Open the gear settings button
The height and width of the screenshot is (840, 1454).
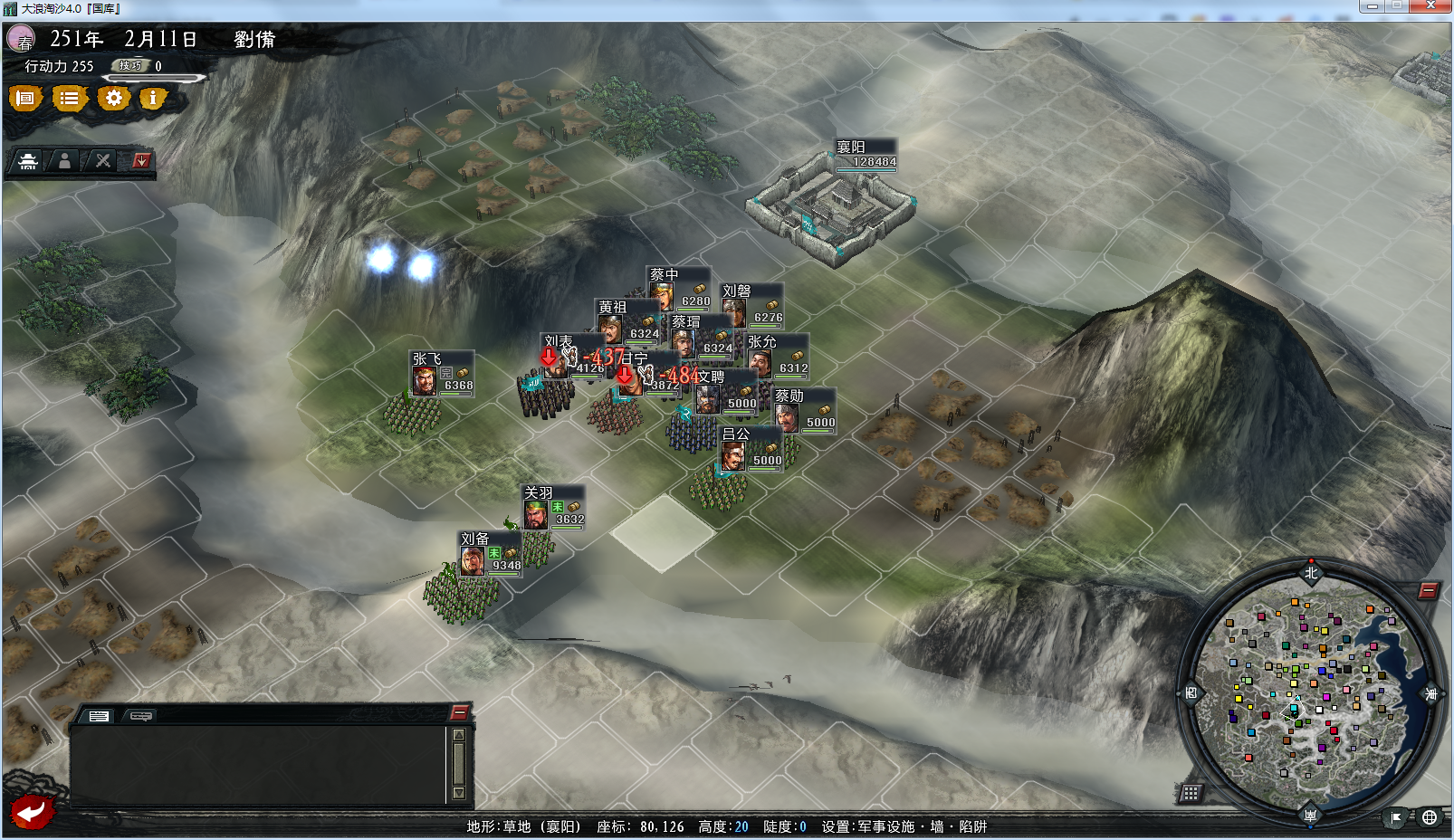coord(113,98)
